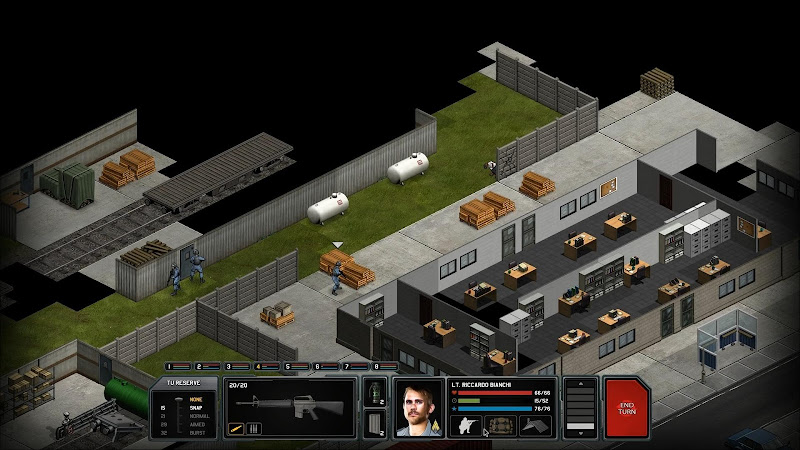Switch to burst fire mode icon
The height and width of the screenshot is (450, 800).
(x=251, y=430)
